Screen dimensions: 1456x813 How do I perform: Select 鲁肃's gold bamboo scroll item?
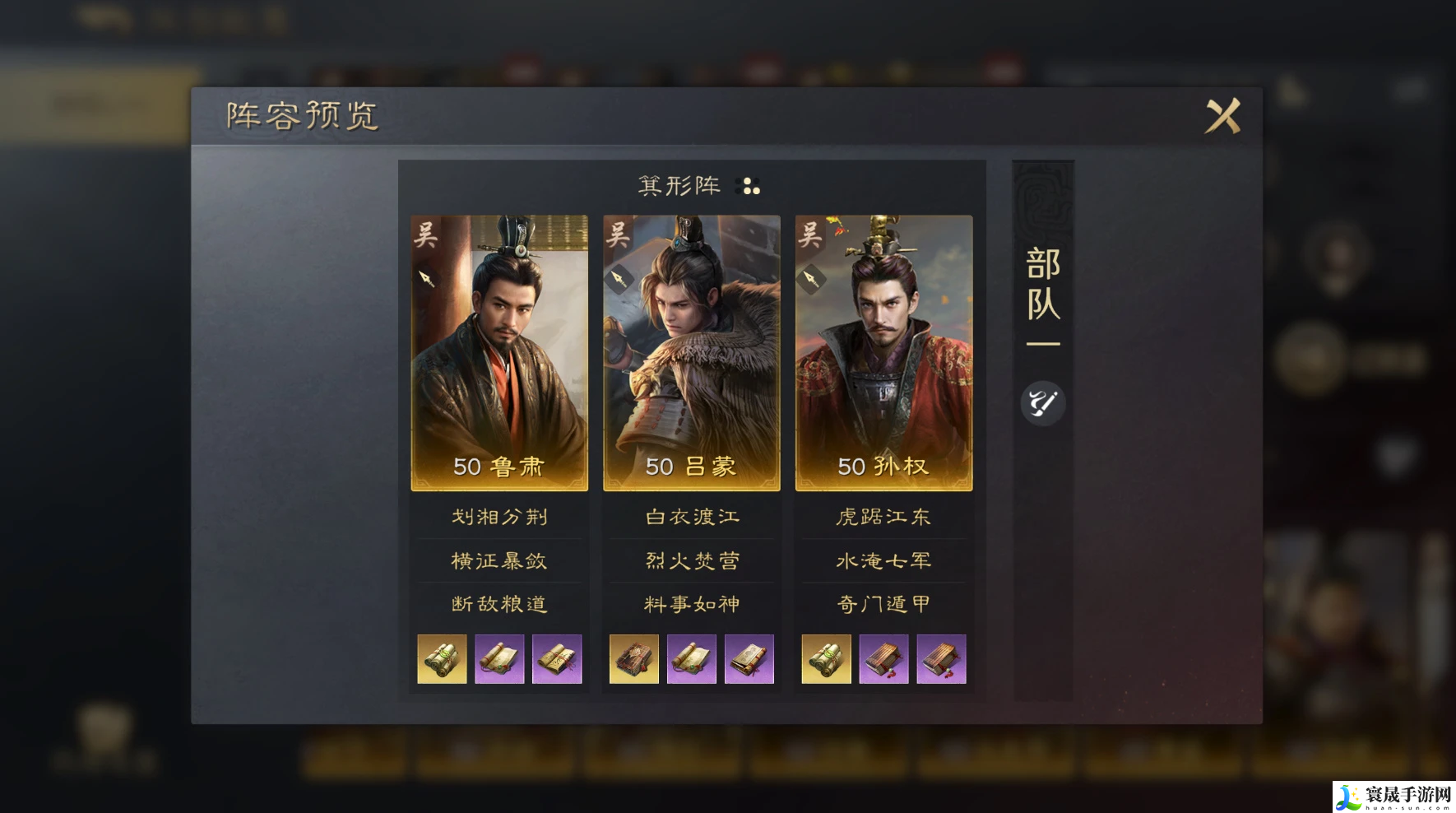pos(442,659)
